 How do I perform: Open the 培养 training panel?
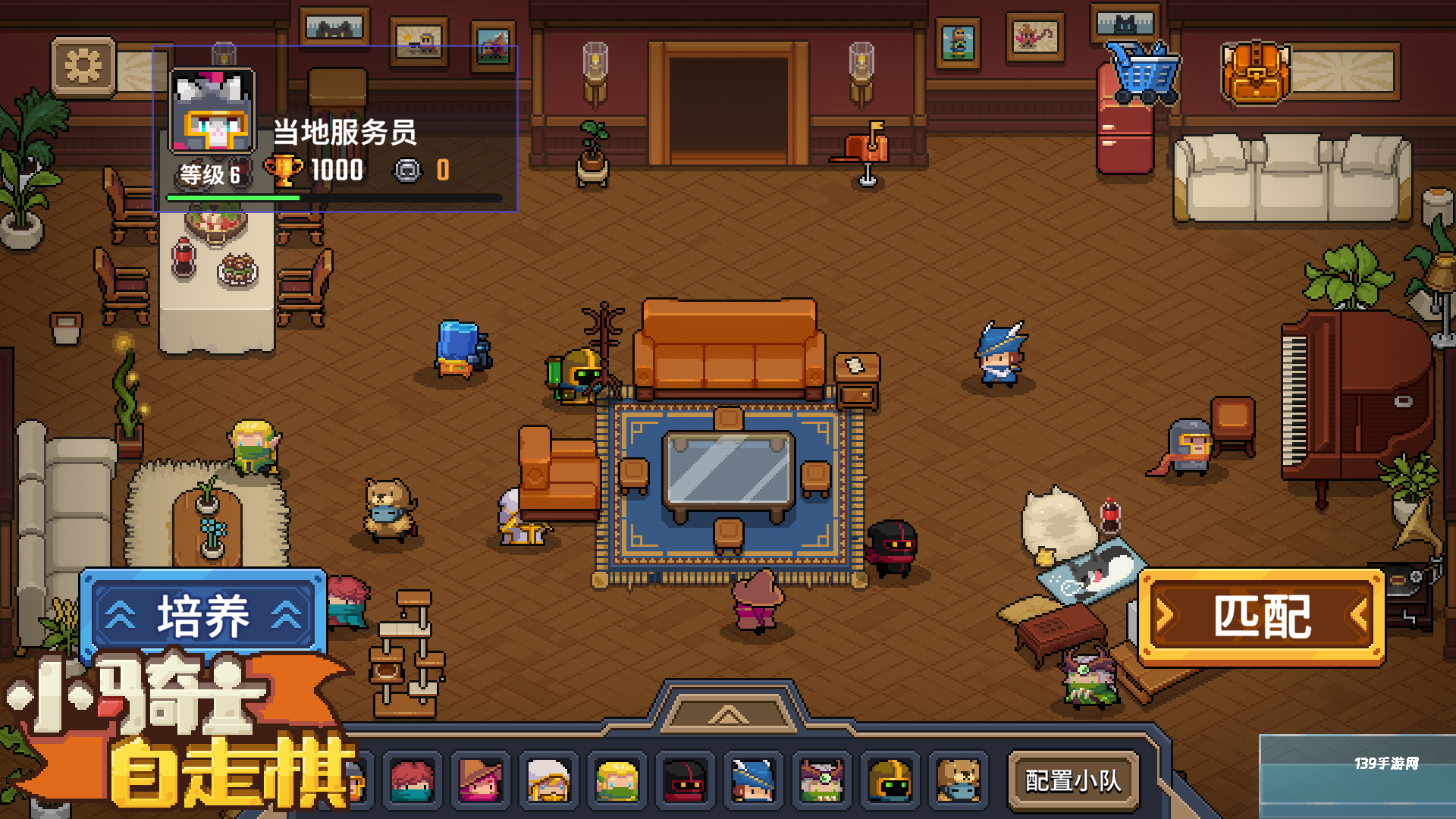(203, 615)
